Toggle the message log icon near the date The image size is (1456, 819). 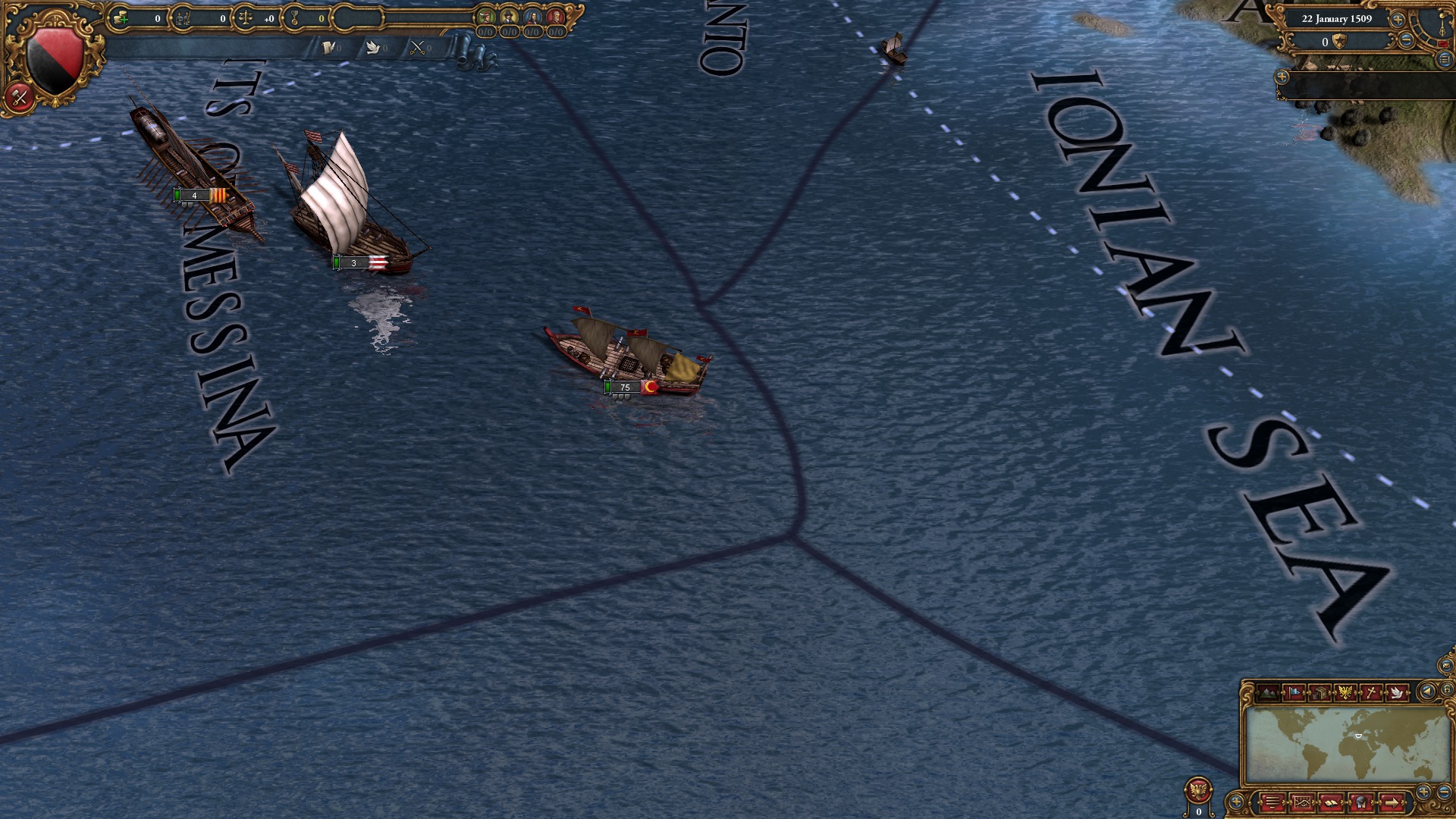[1446, 60]
